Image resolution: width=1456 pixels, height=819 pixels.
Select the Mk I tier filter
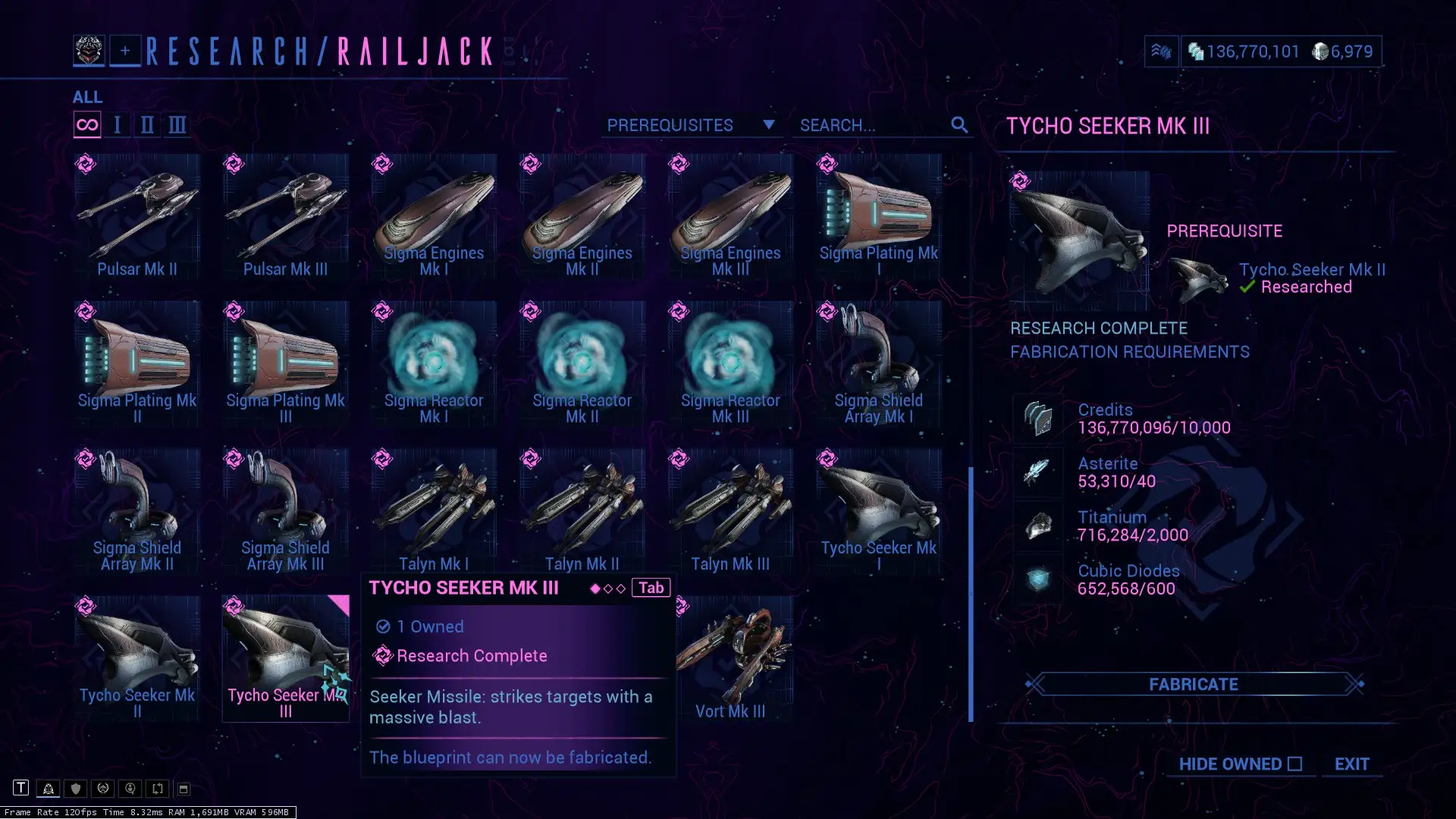click(117, 124)
